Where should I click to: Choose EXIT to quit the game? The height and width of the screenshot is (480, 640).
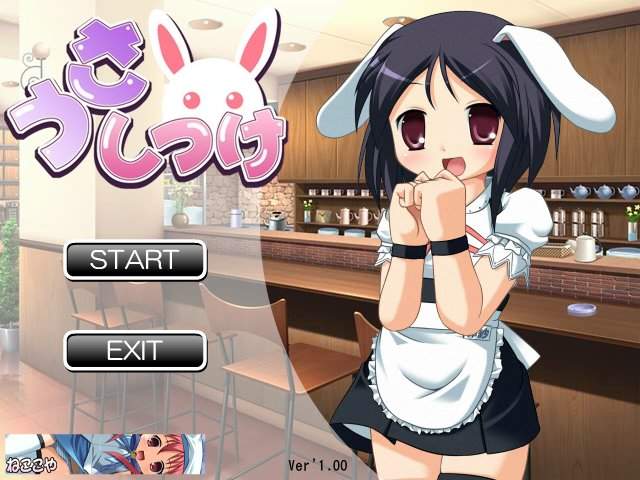pyautogui.click(x=135, y=351)
